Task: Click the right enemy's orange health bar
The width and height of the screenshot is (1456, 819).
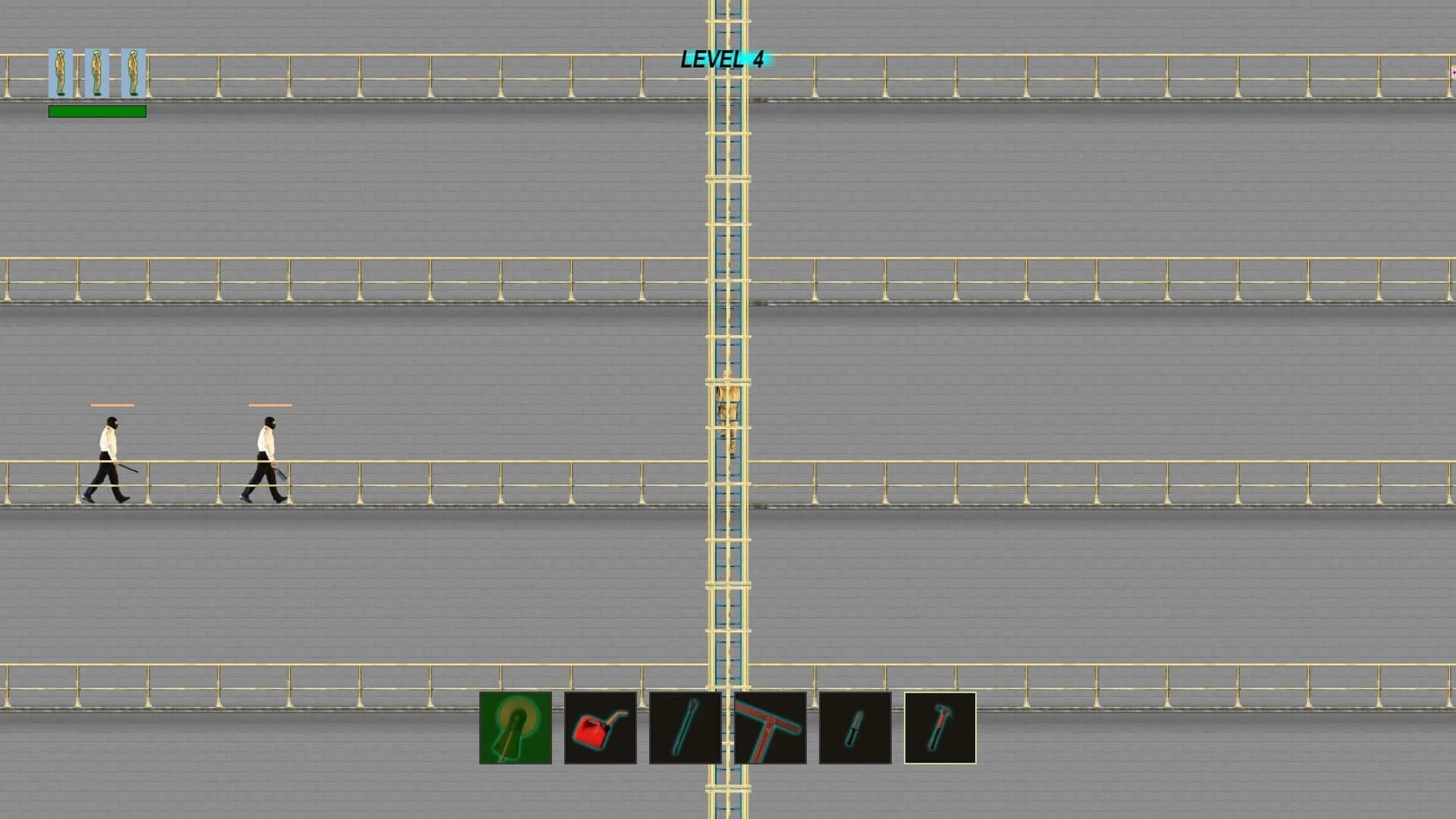Action: pos(270,406)
